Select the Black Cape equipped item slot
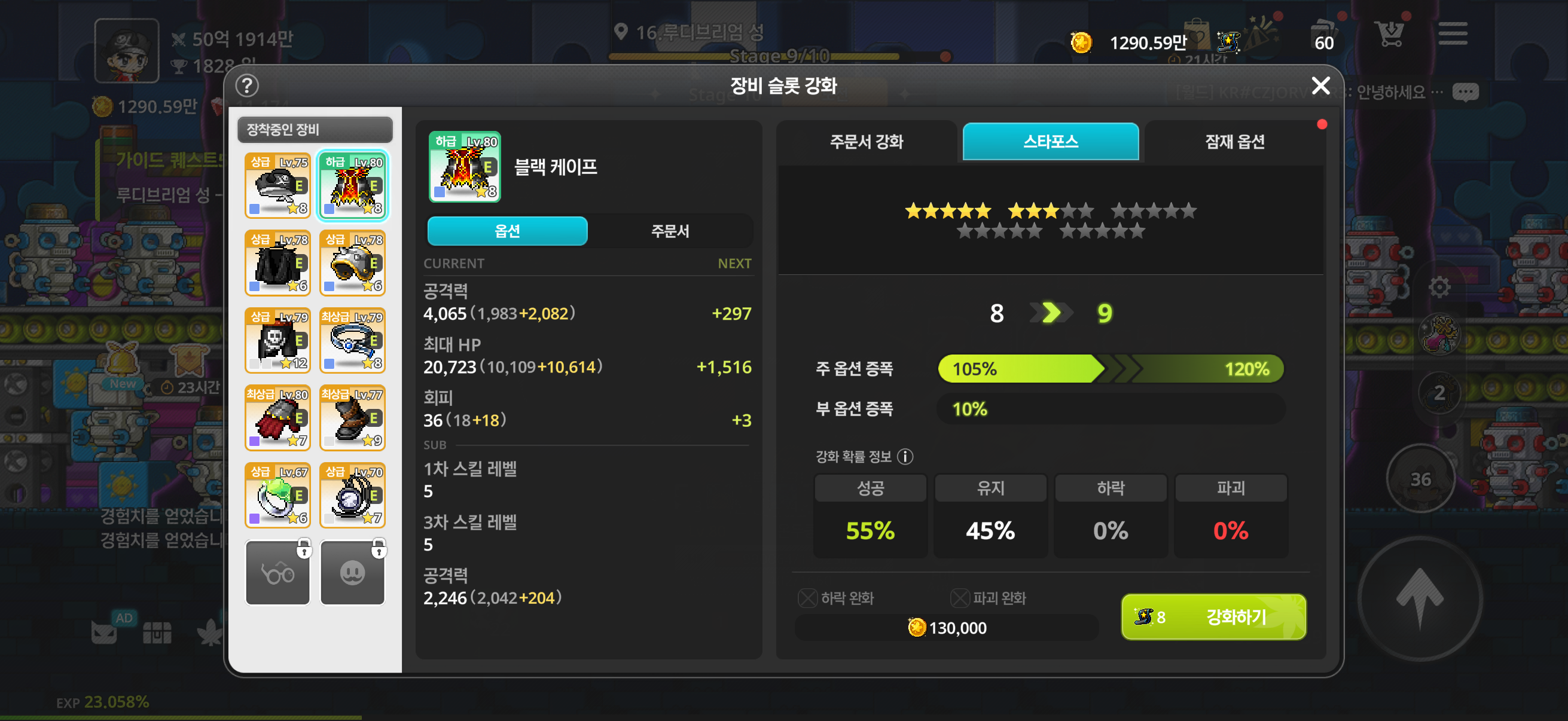The image size is (1568, 721). coord(352,185)
